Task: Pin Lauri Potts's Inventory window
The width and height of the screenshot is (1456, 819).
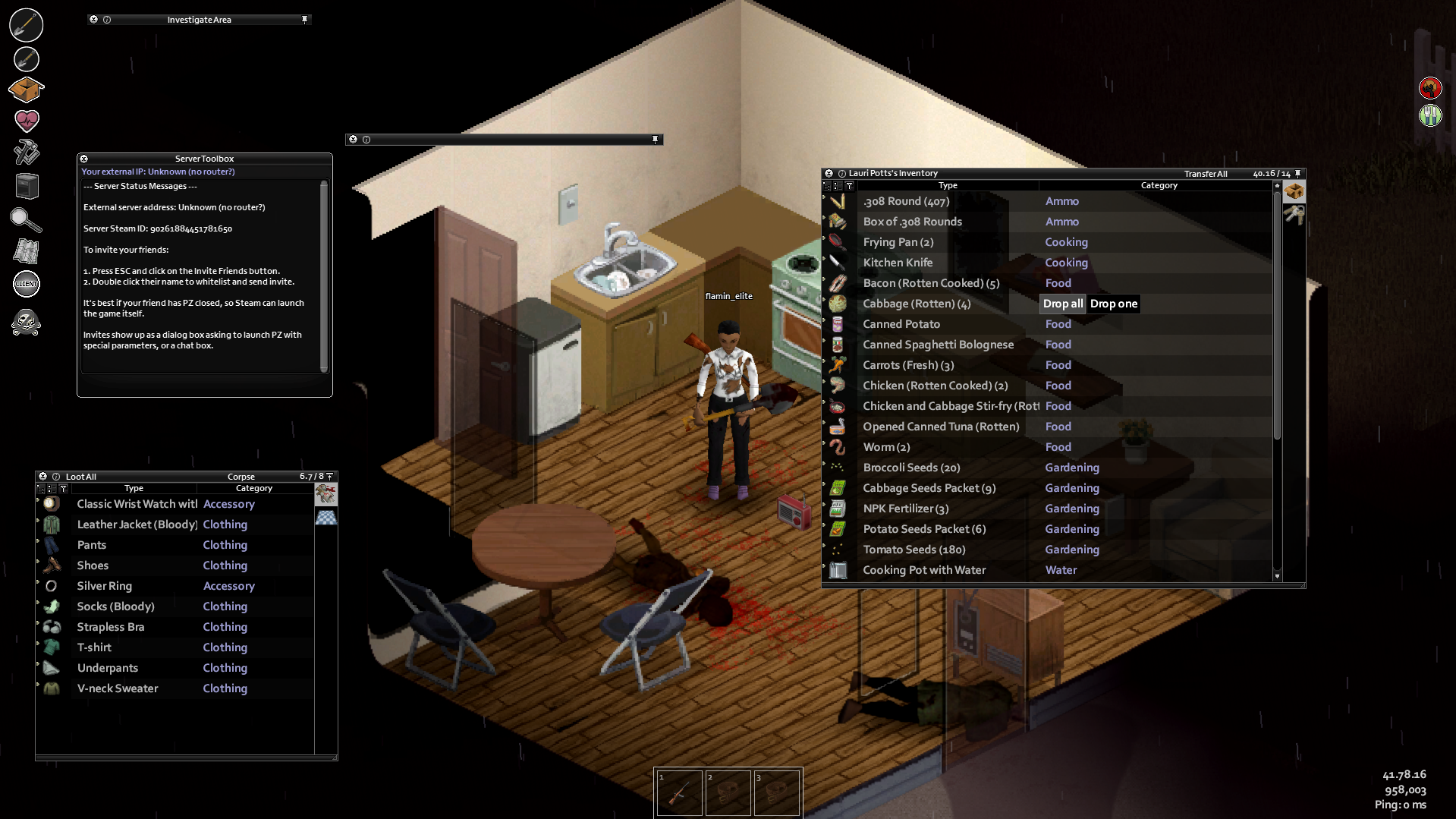Action: click(x=1297, y=173)
